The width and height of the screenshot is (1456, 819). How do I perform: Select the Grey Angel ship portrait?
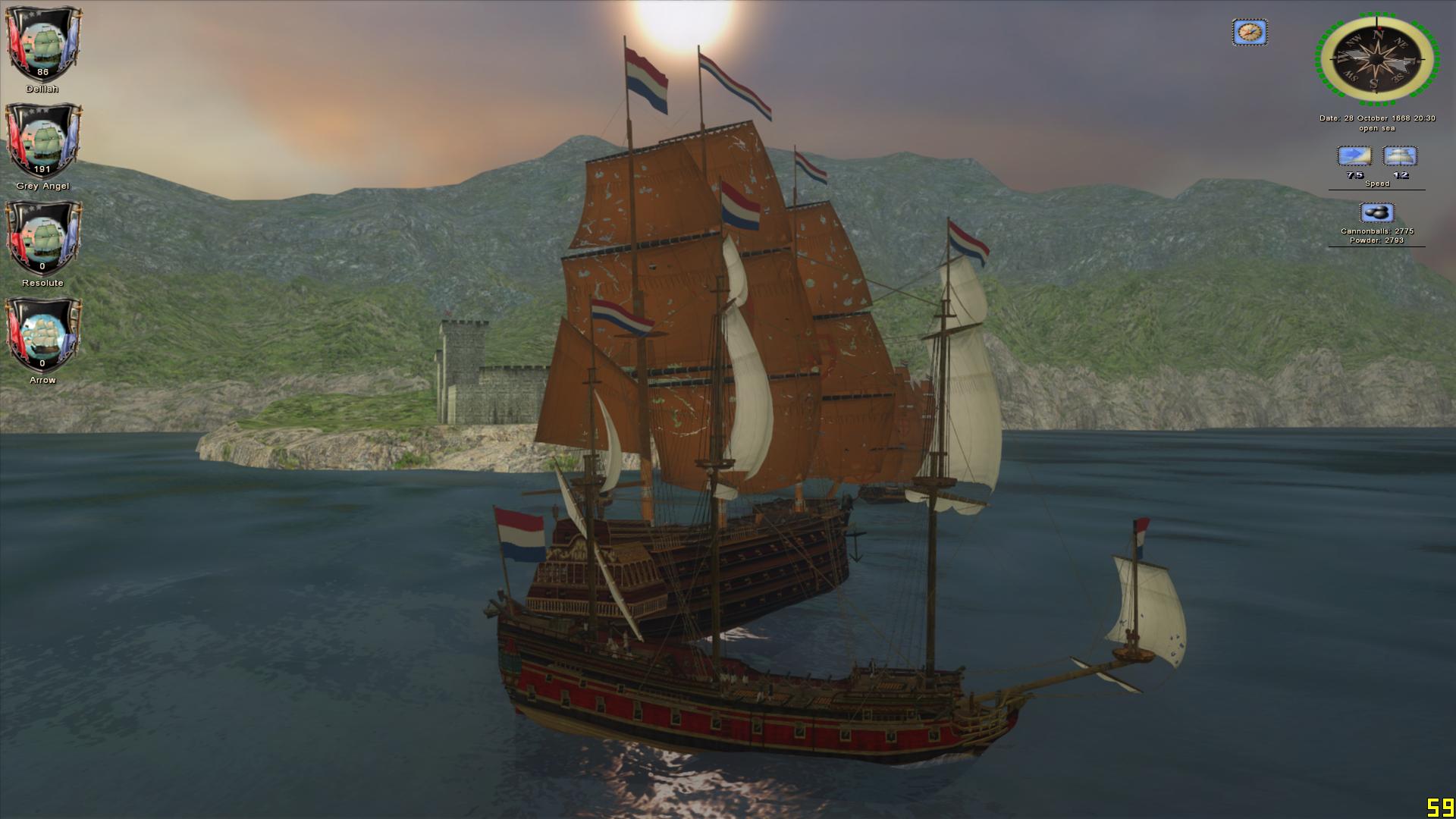tap(42, 141)
